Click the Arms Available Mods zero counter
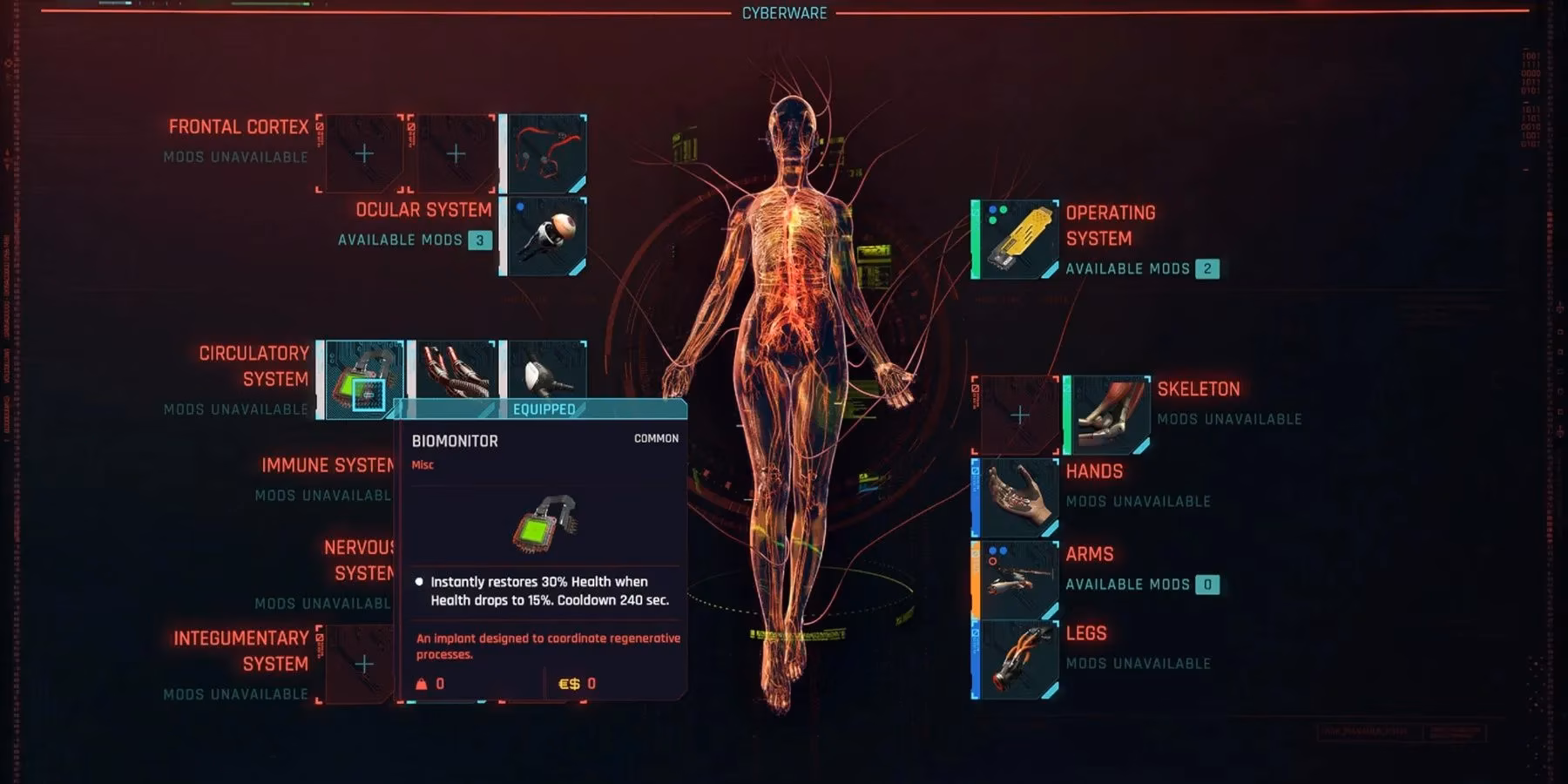Image resolution: width=1568 pixels, height=784 pixels. point(1209,585)
